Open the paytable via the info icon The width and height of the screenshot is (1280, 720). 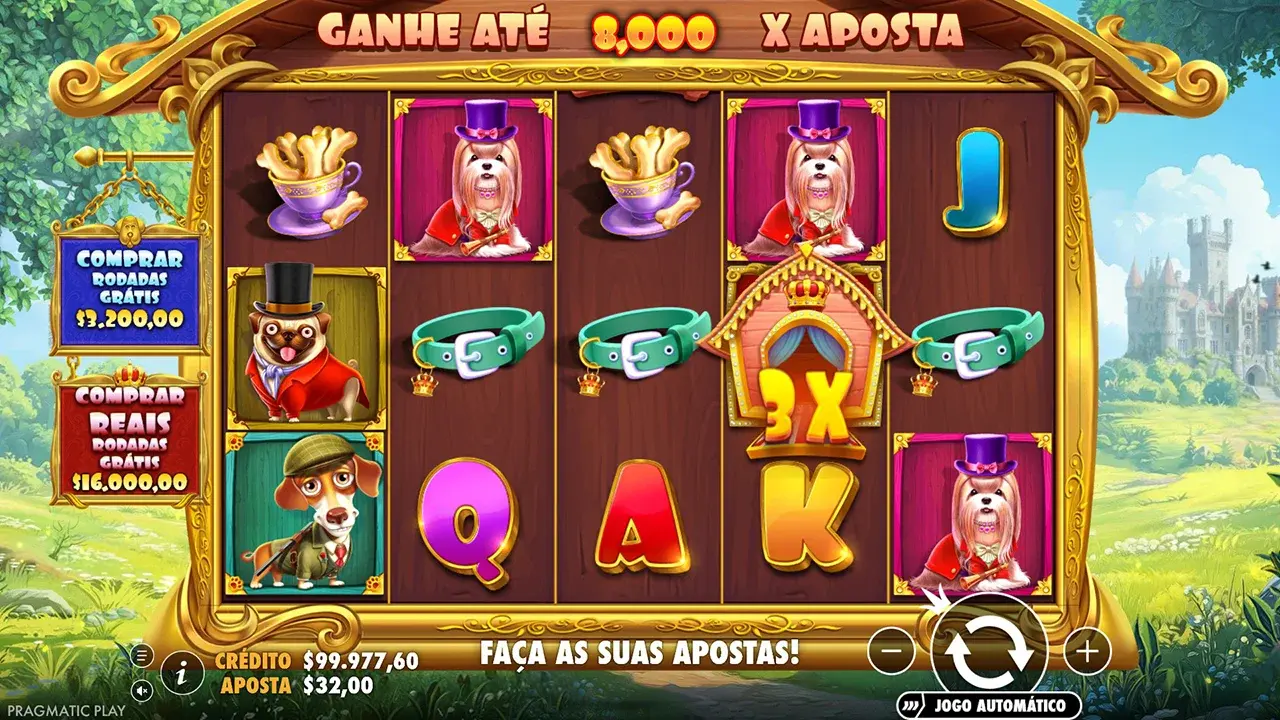180,674
